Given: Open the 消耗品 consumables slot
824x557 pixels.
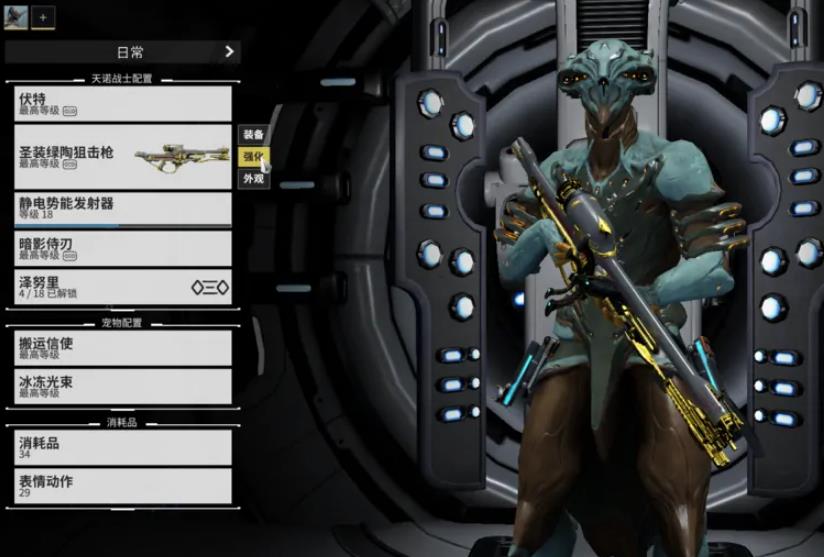Looking at the screenshot, I should pyautogui.click(x=119, y=447).
